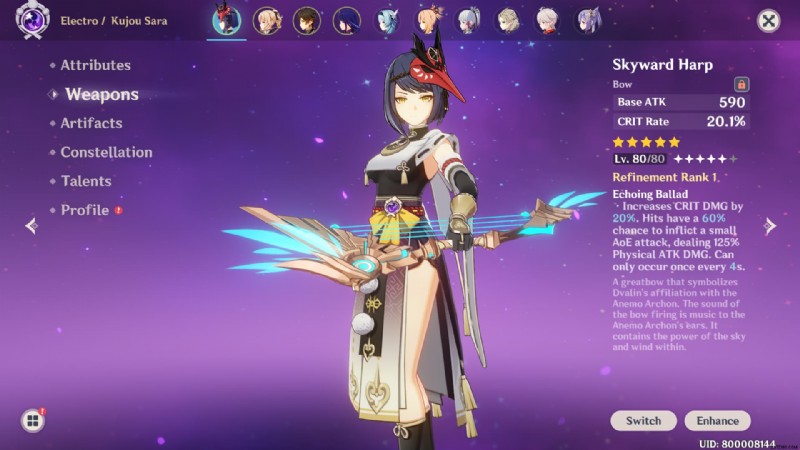Select Kujou Sara's portrait in the party row
Image resolution: width=800 pixels, height=450 pixels.
225,20
